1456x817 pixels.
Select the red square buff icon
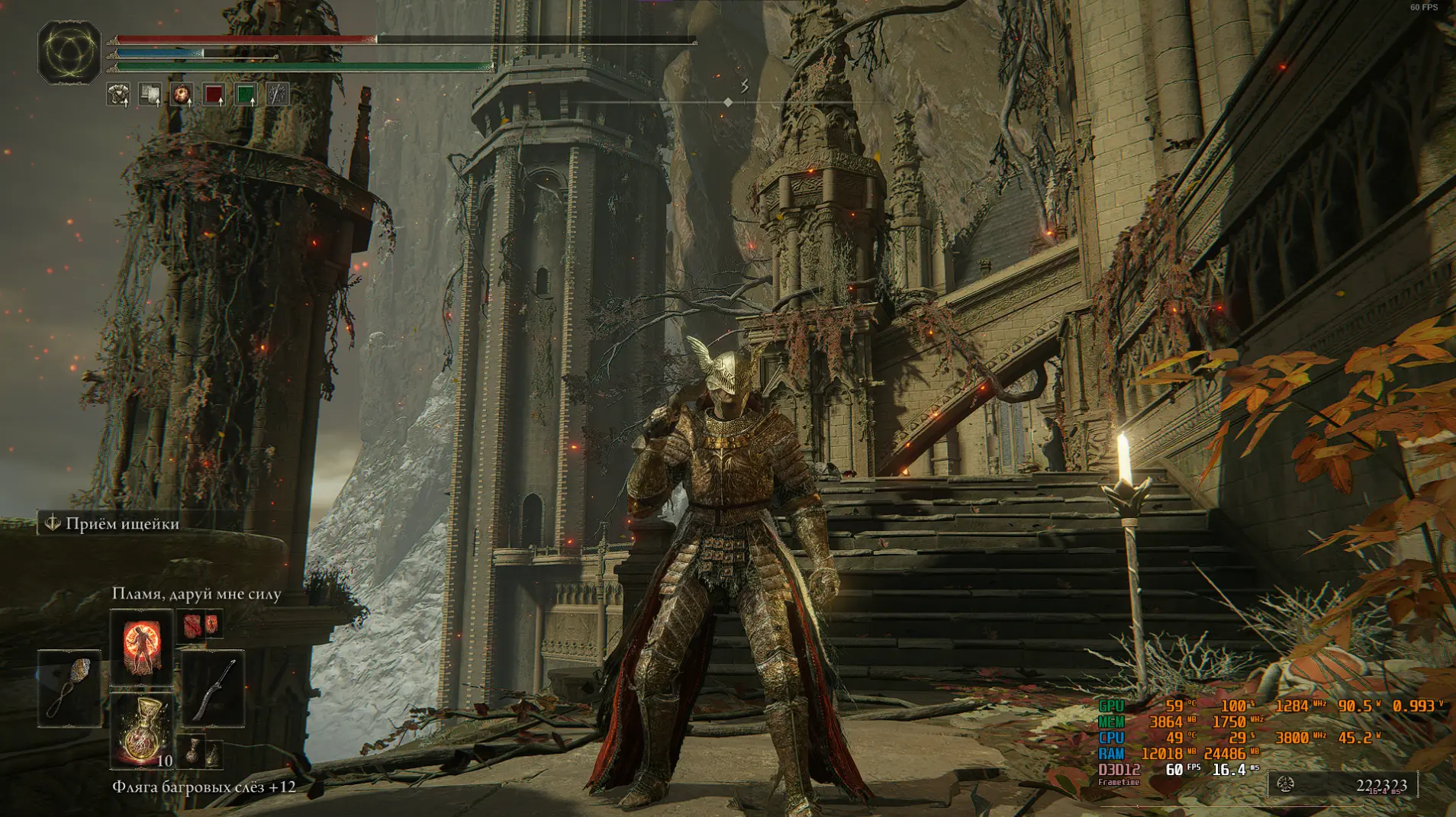214,95
